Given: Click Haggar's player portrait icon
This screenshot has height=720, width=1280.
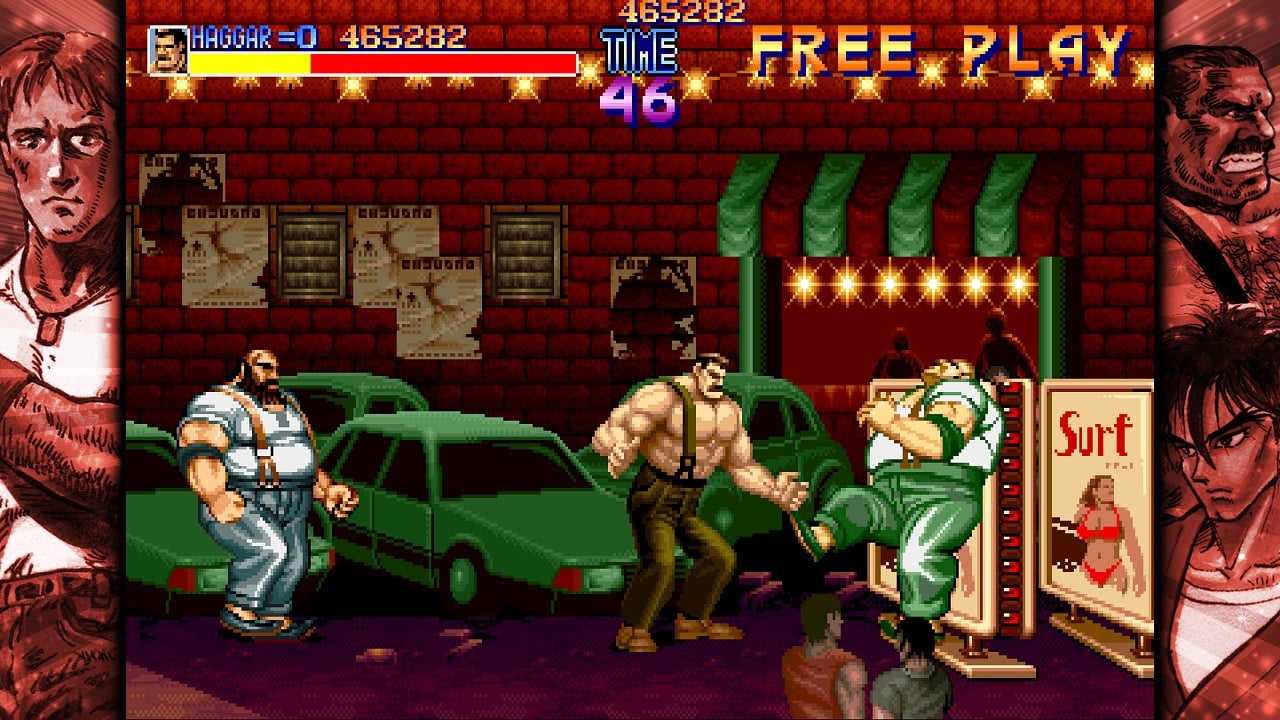Looking at the screenshot, I should click(167, 50).
